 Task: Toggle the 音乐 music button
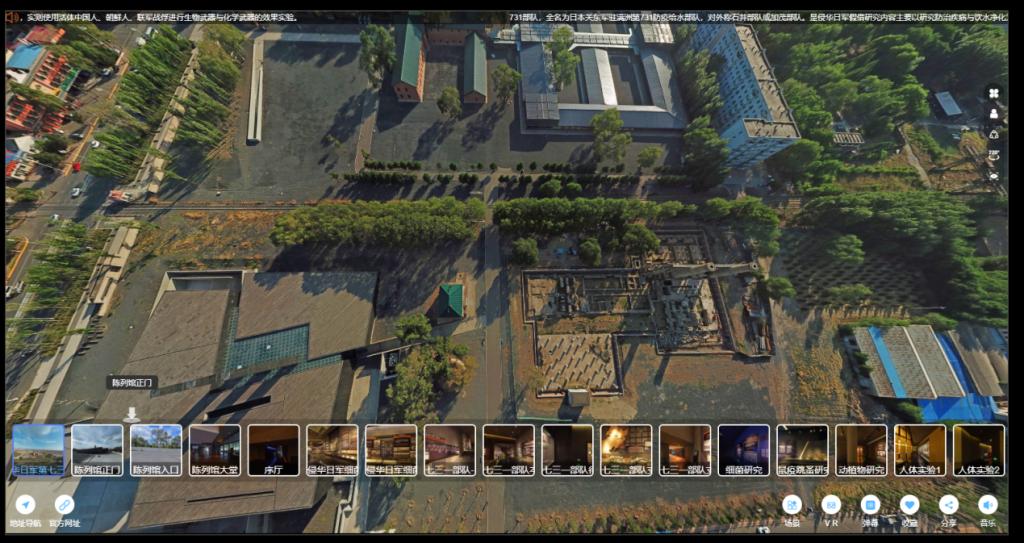pyautogui.click(x=987, y=505)
